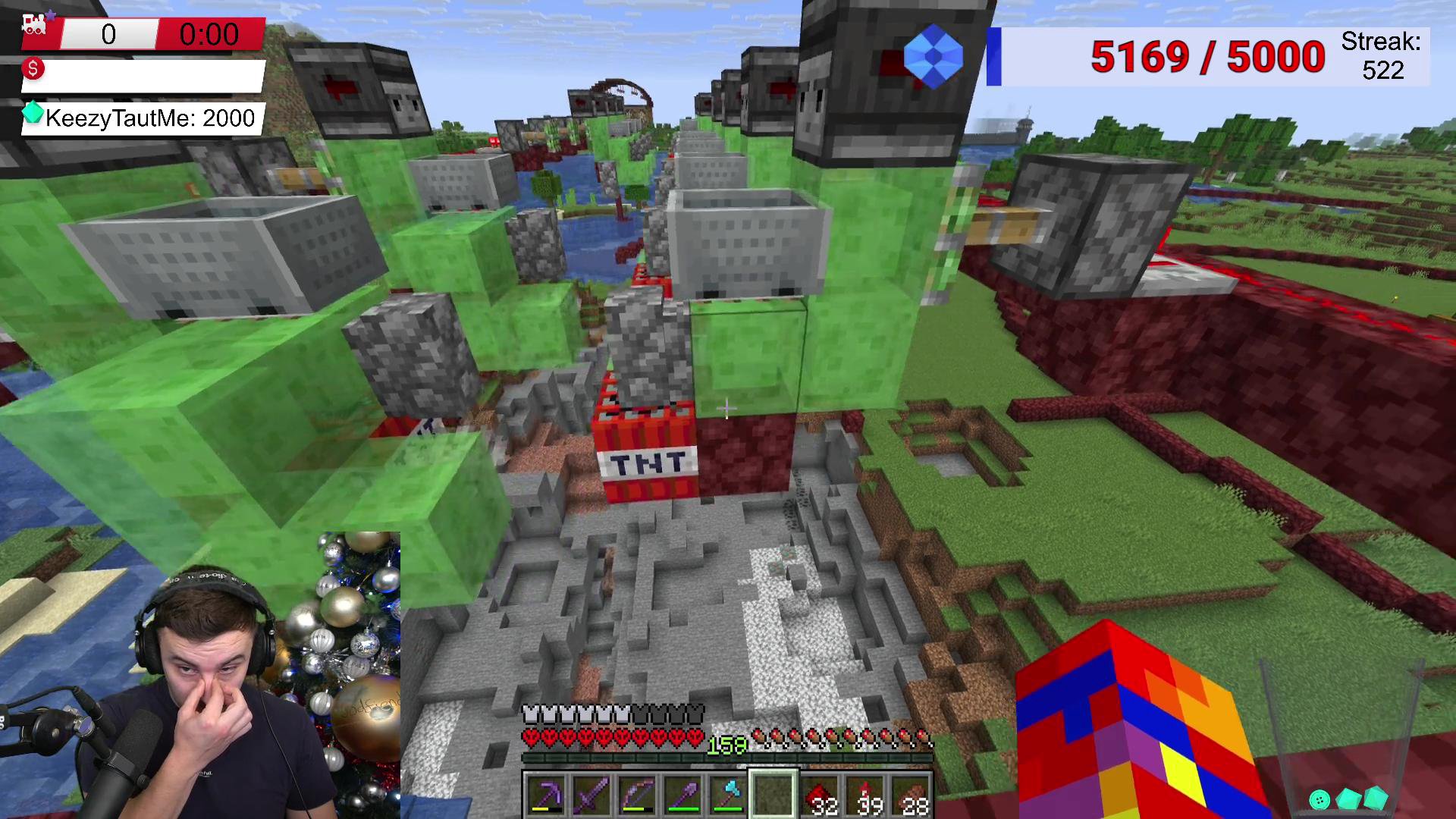Select the enchanted pickaxe hotbar slot

(545, 795)
